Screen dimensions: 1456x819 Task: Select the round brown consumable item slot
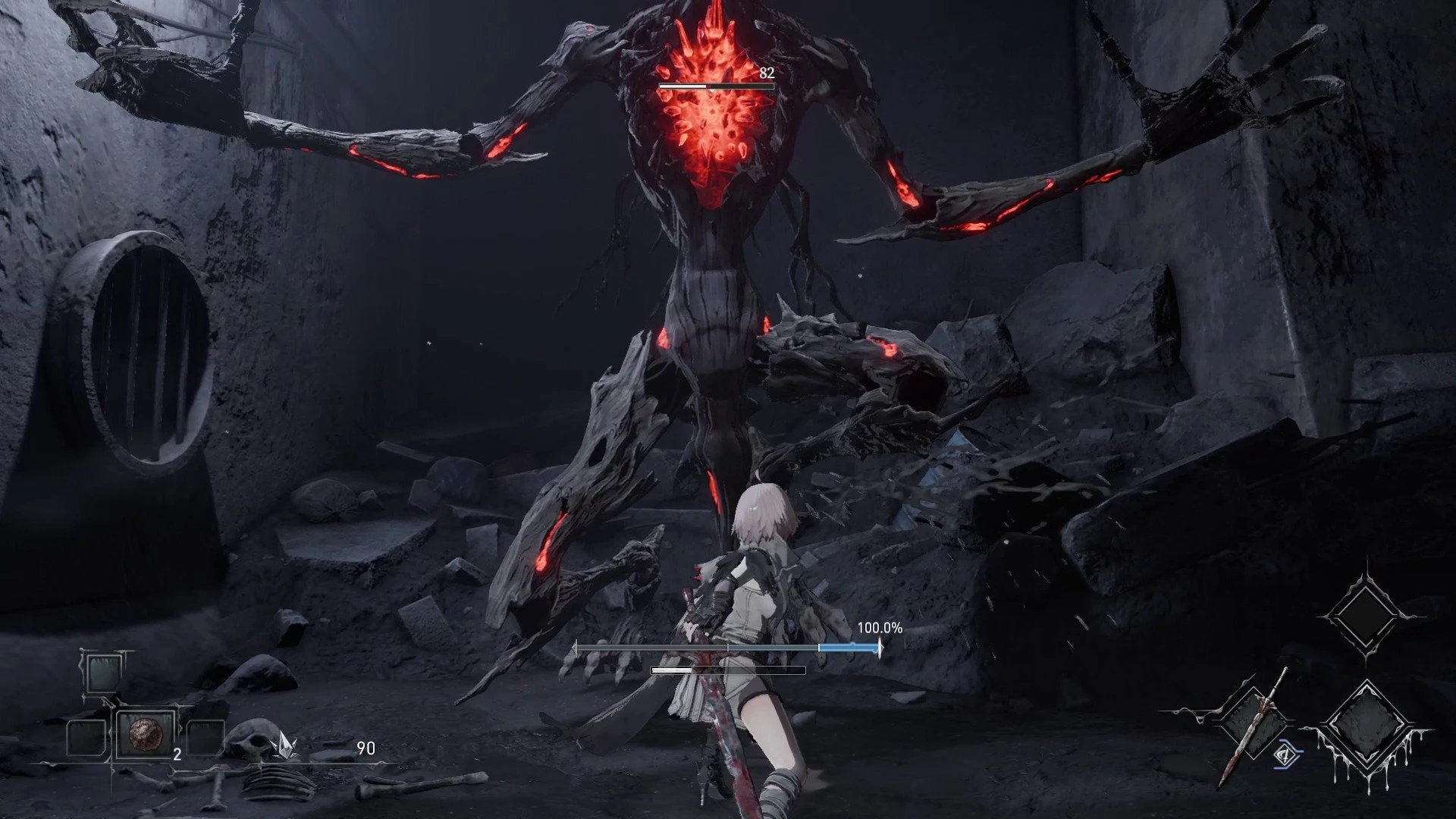pyautogui.click(x=144, y=734)
